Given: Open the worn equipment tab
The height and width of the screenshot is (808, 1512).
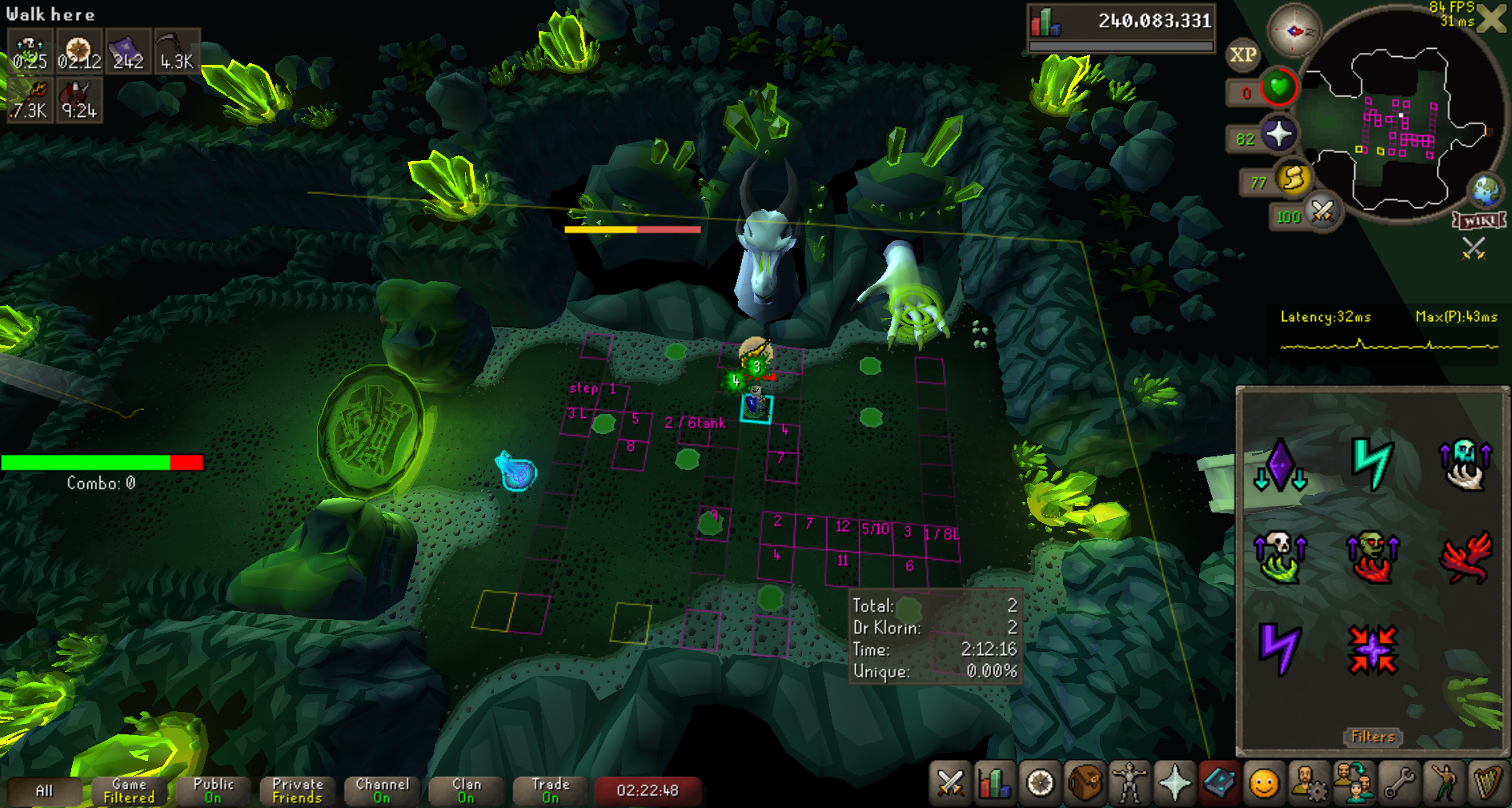Looking at the screenshot, I should 1129,783.
